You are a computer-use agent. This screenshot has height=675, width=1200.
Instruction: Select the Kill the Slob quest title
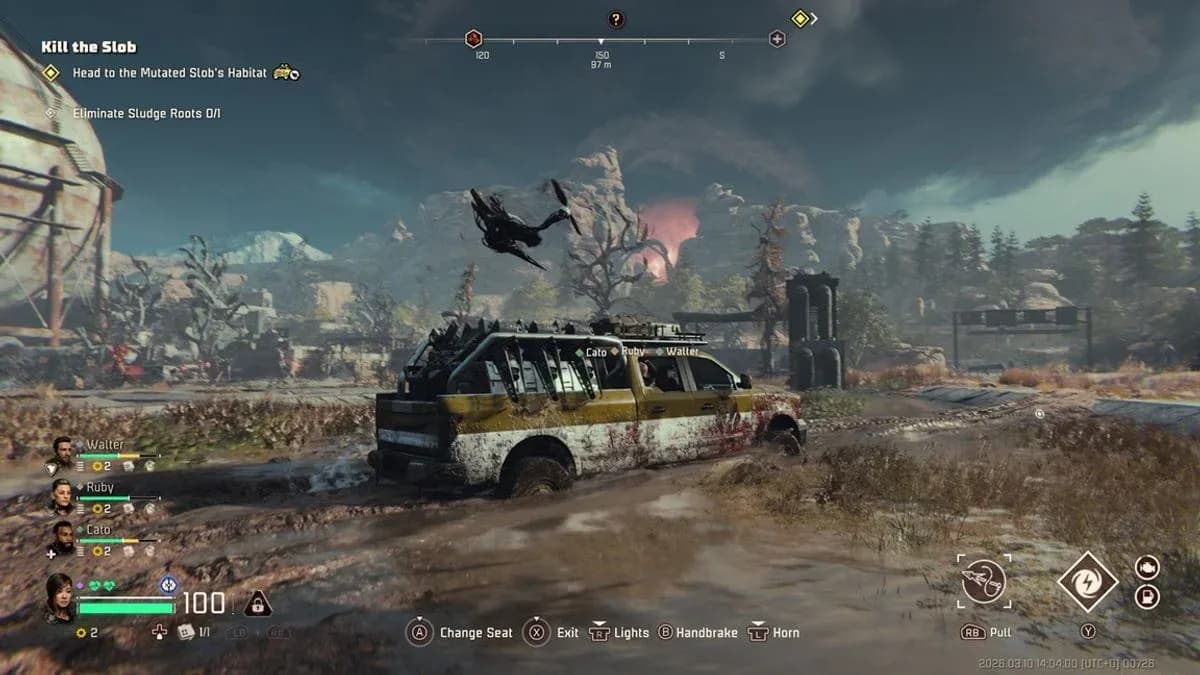pyautogui.click(x=89, y=46)
